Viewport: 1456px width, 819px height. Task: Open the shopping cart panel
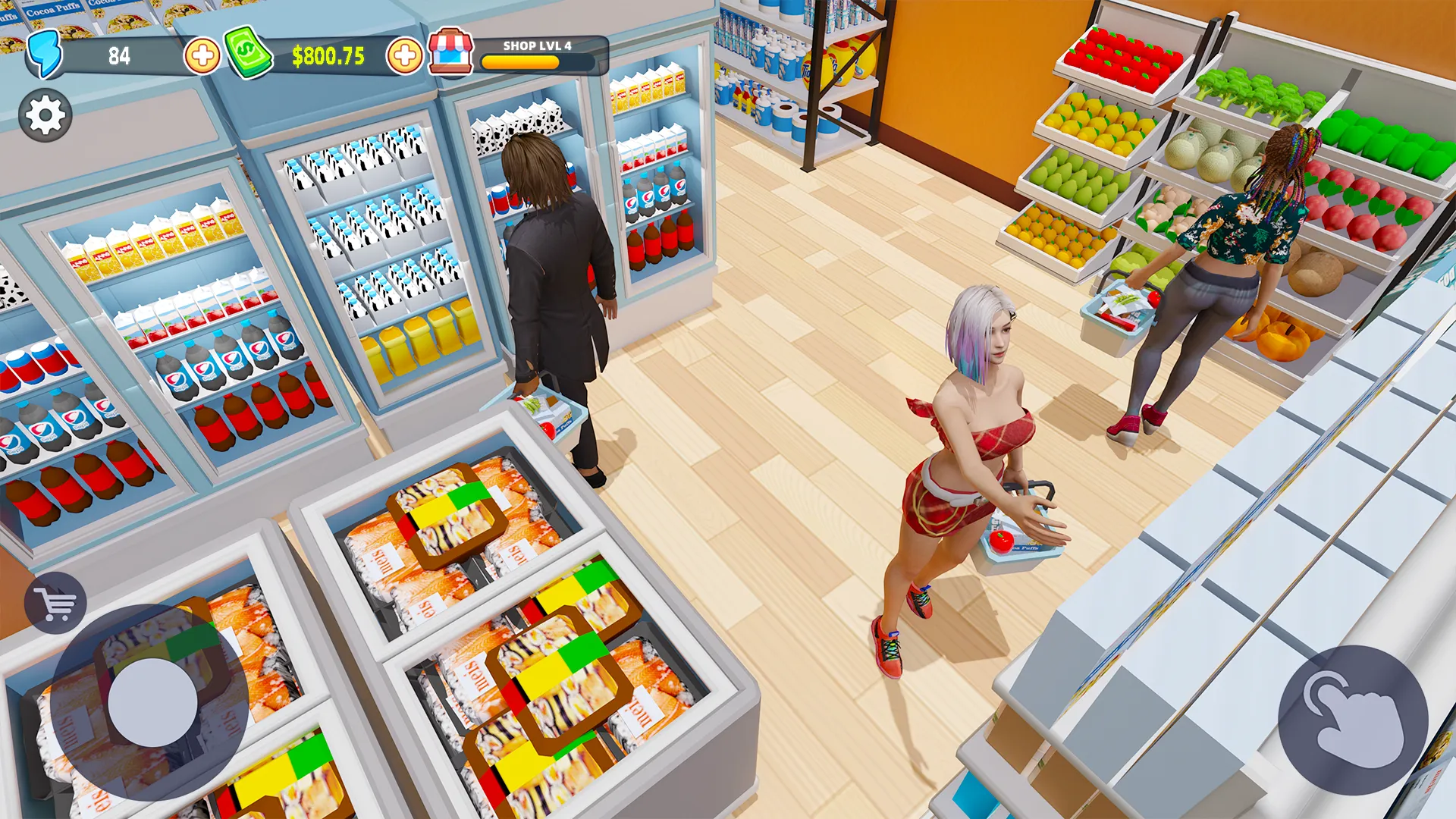[x=58, y=601]
